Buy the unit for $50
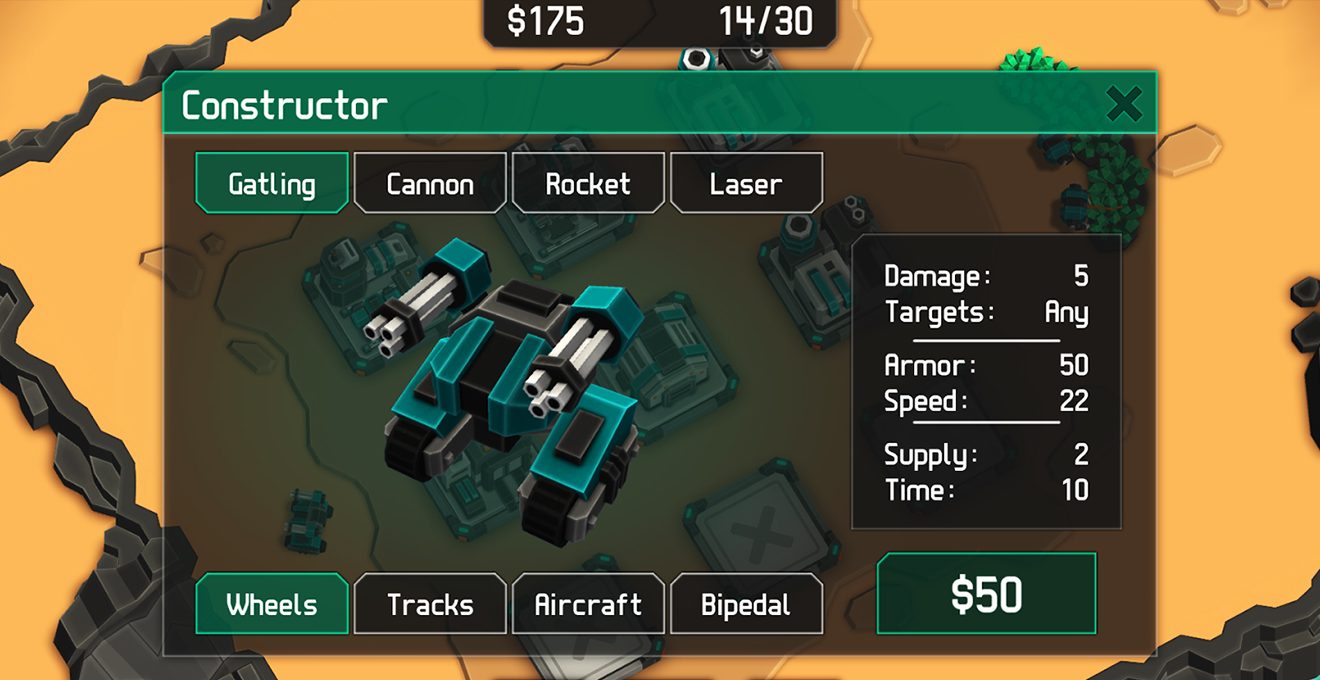The height and width of the screenshot is (680, 1320). 986,594
